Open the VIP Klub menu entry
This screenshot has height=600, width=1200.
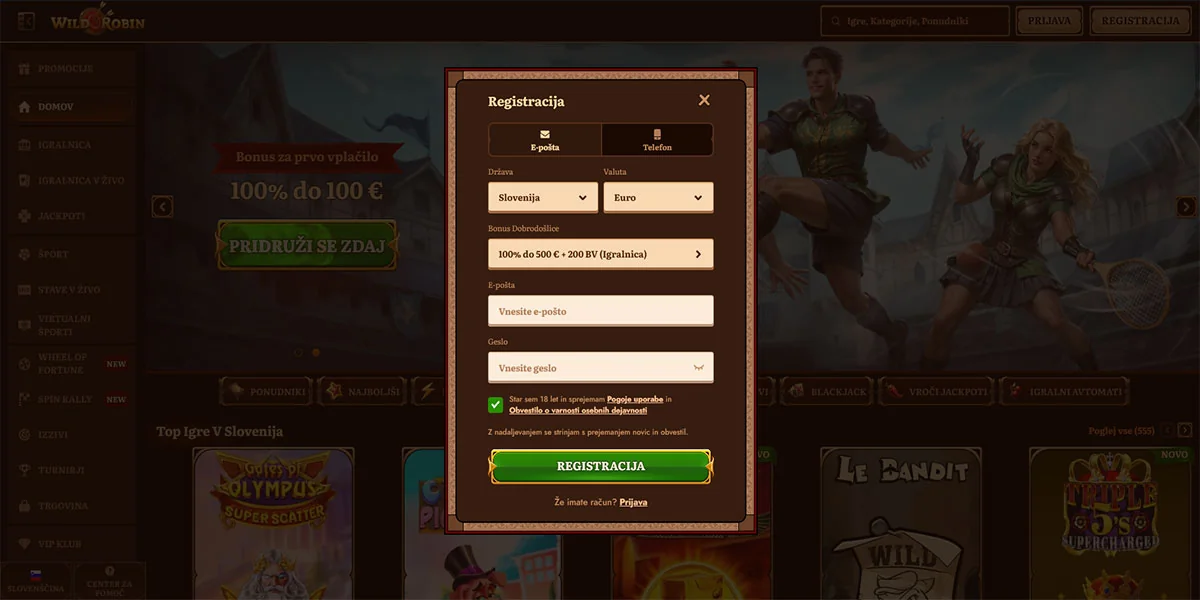click(62, 544)
